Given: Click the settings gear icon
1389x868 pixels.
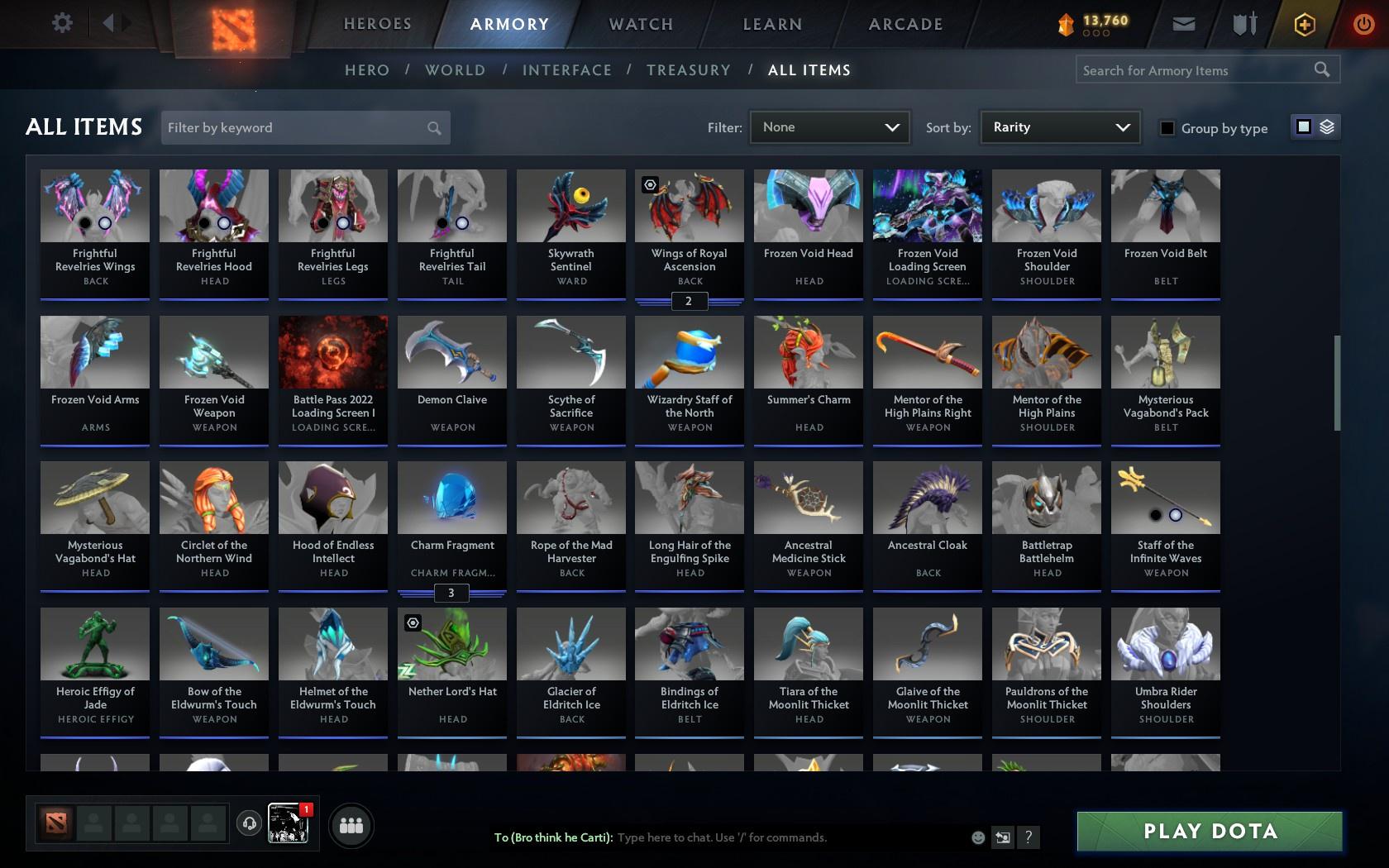Looking at the screenshot, I should click(60, 22).
